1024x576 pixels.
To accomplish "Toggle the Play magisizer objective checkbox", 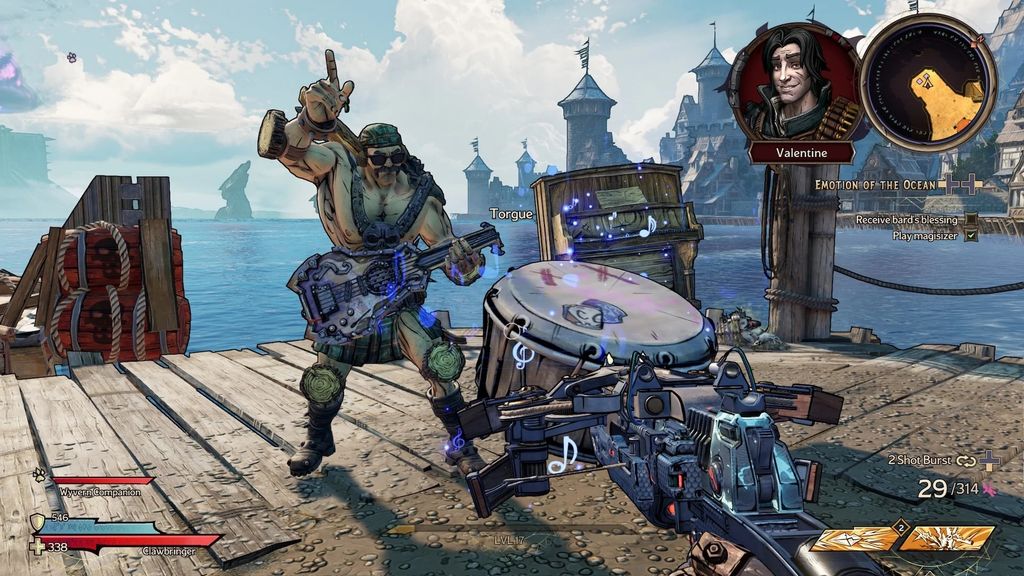I will pos(970,236).
